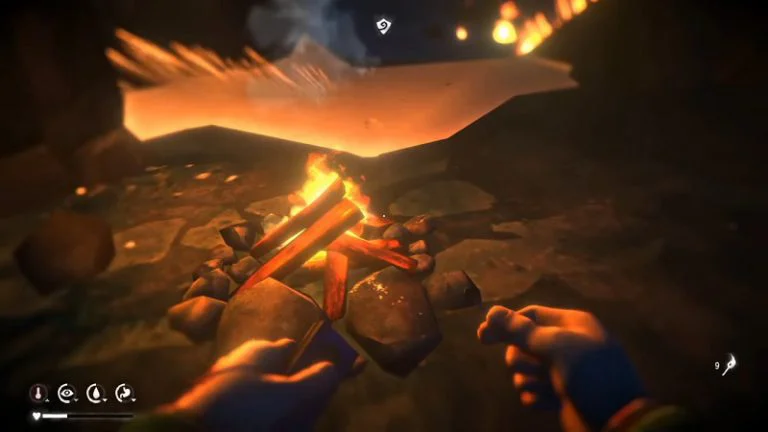
Task: Click the thermometer temperature status icon
Action: pyautogui.click(x=39, y=393)
